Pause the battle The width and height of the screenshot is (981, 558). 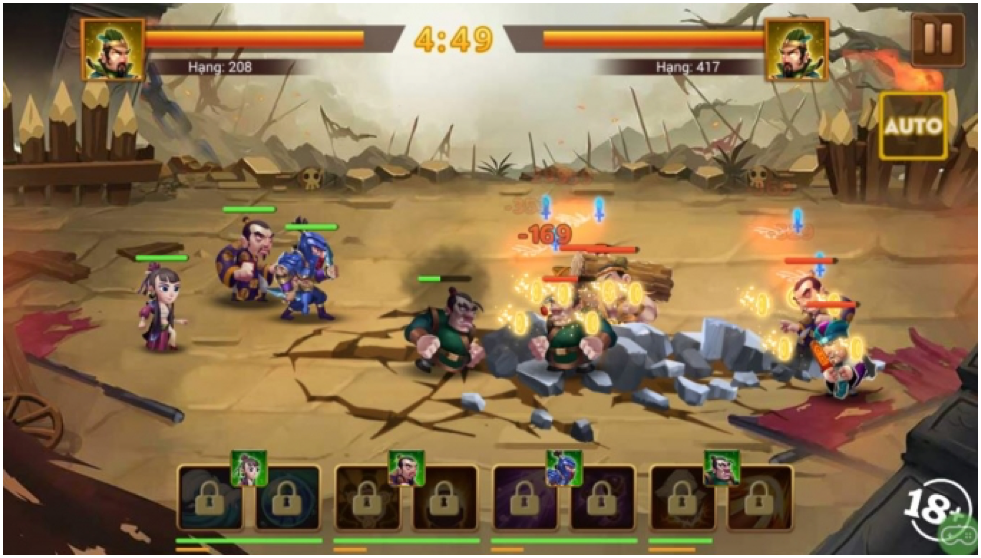click(x=937, y=39)
